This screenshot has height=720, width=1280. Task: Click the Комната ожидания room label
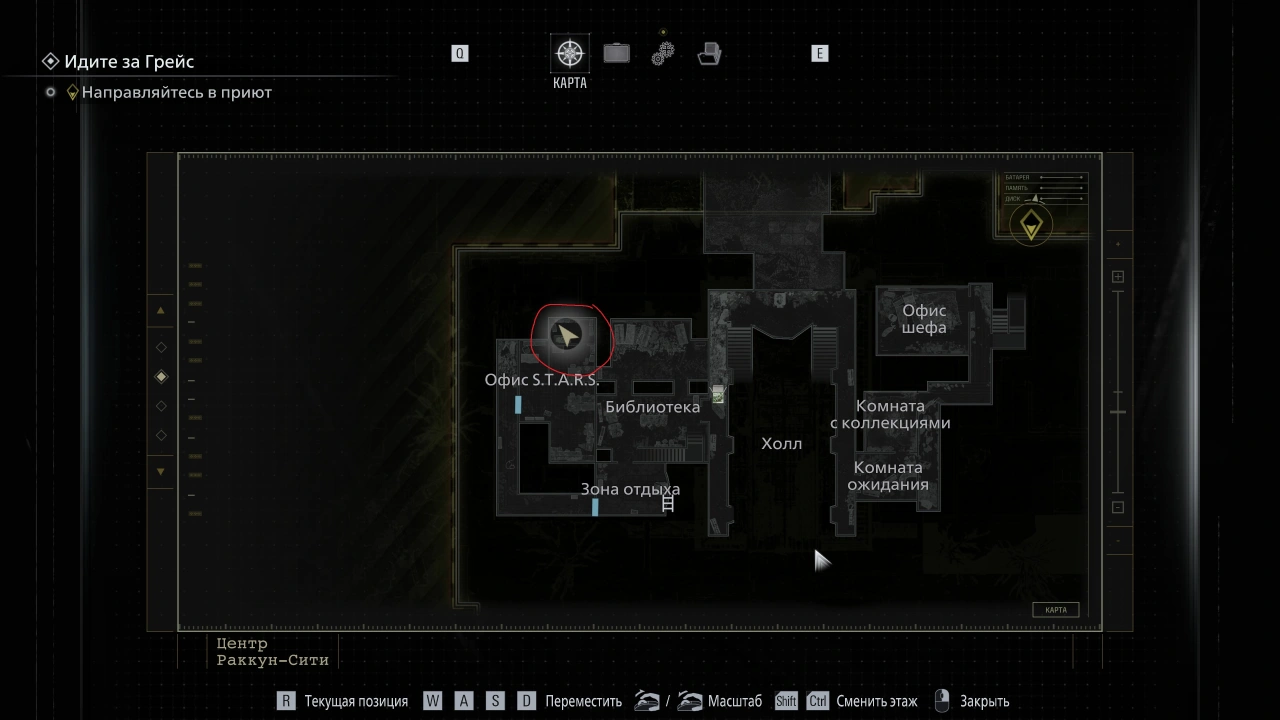[x=888, y=476]
